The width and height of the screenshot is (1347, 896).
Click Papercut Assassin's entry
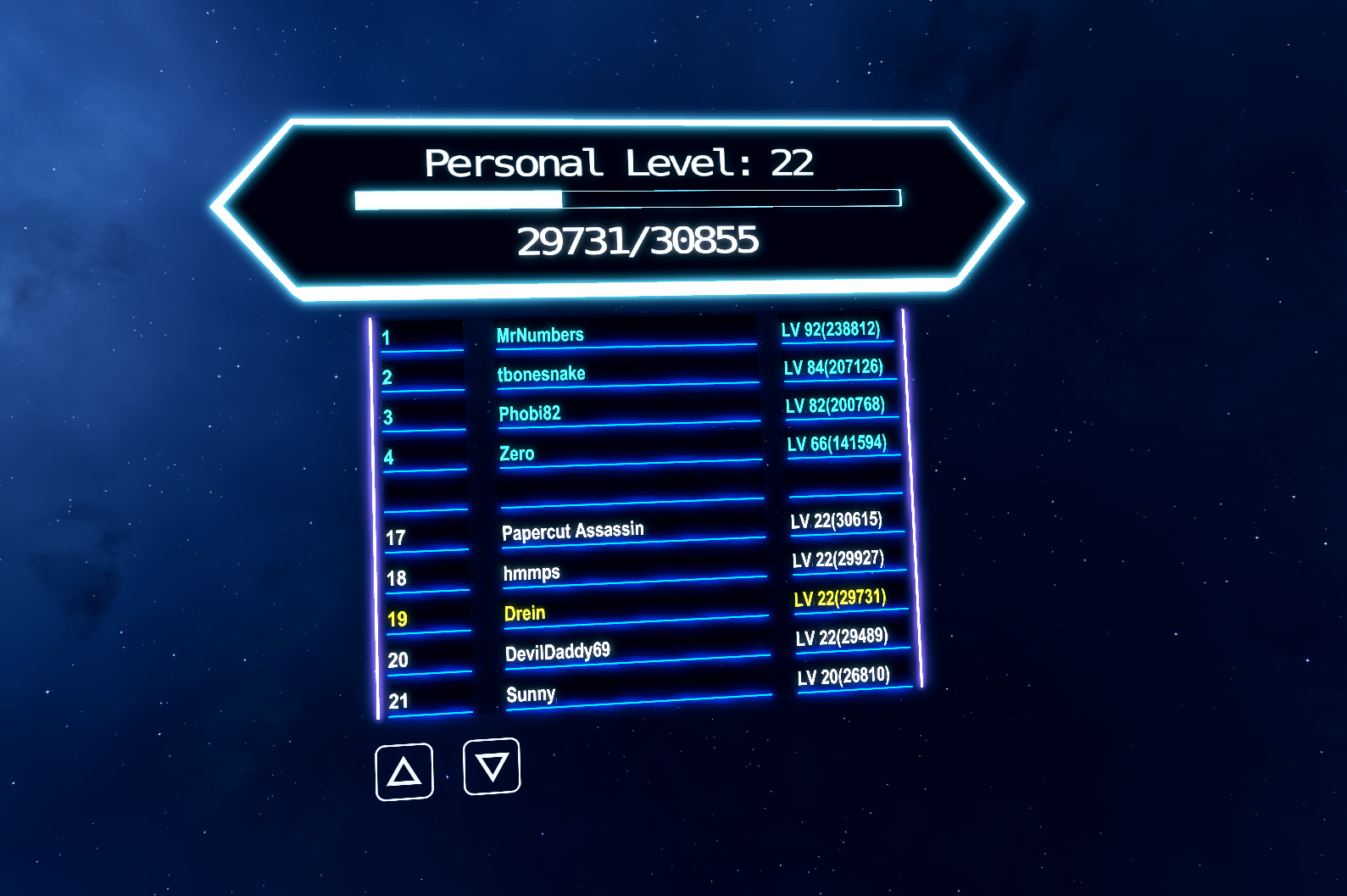tap(573, 528)
